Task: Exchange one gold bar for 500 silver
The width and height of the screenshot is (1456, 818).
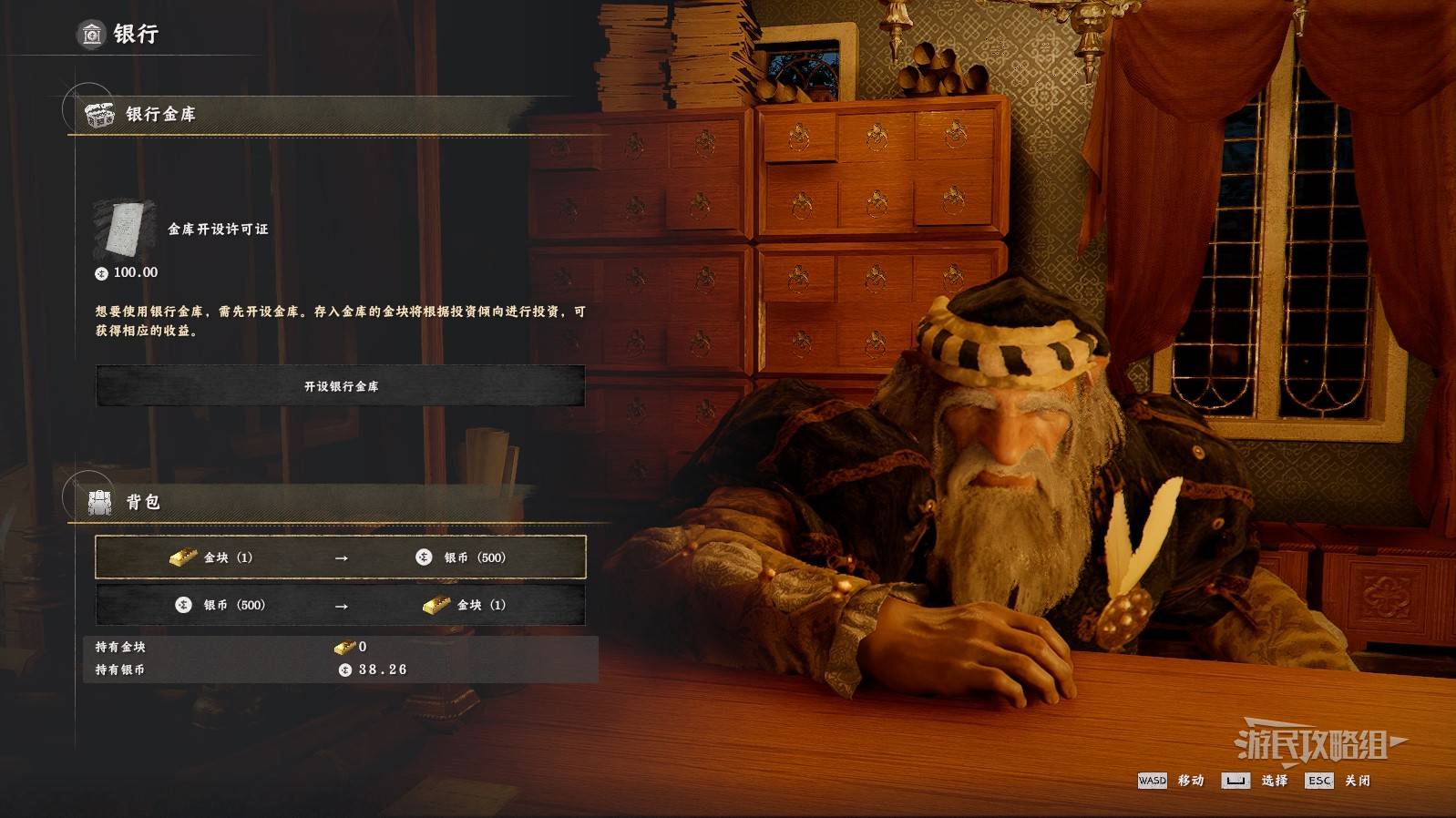Action: 340,557
